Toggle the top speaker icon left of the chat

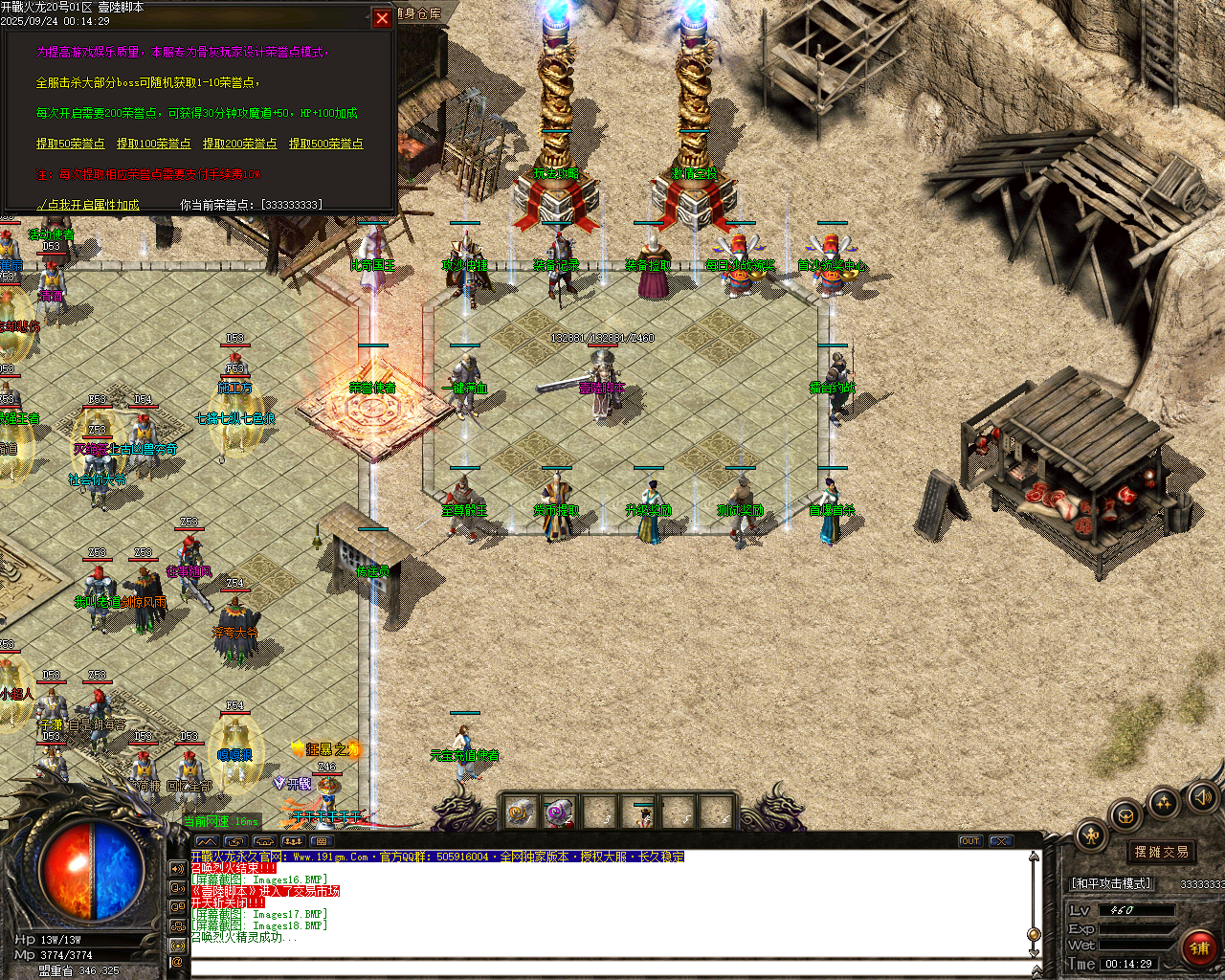click(x=176, y=869)
